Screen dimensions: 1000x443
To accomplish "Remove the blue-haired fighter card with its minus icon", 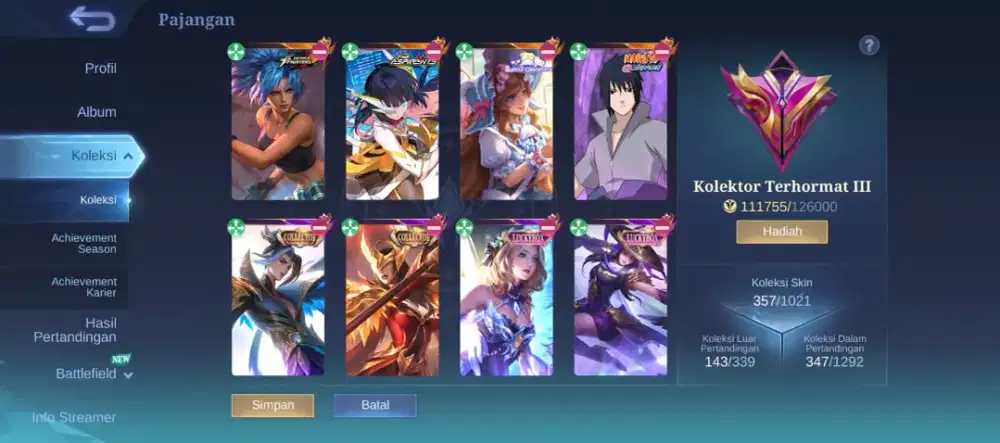I will click(320, 51).
